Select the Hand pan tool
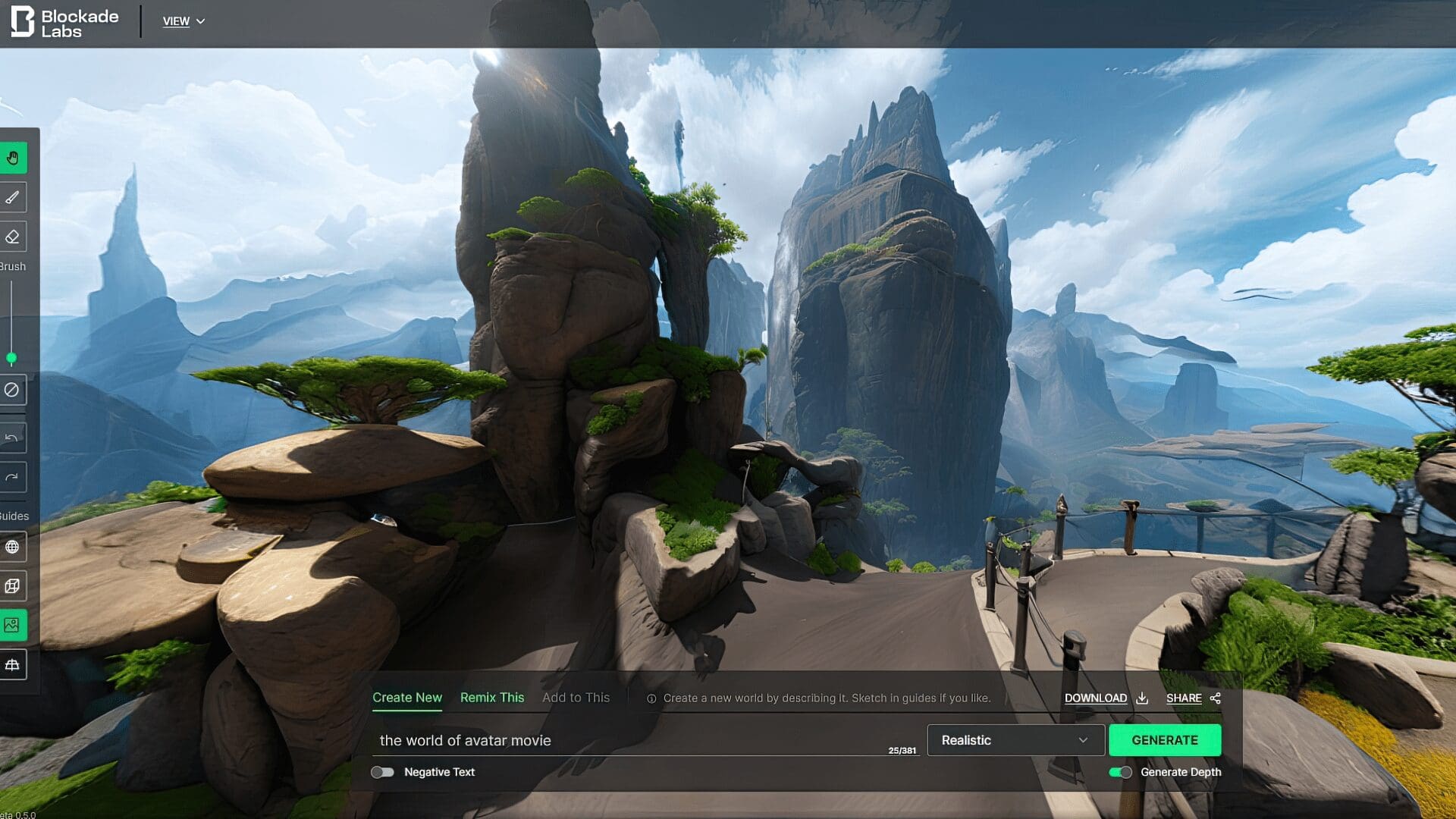The image size is (1456, 819). (14, 158)
